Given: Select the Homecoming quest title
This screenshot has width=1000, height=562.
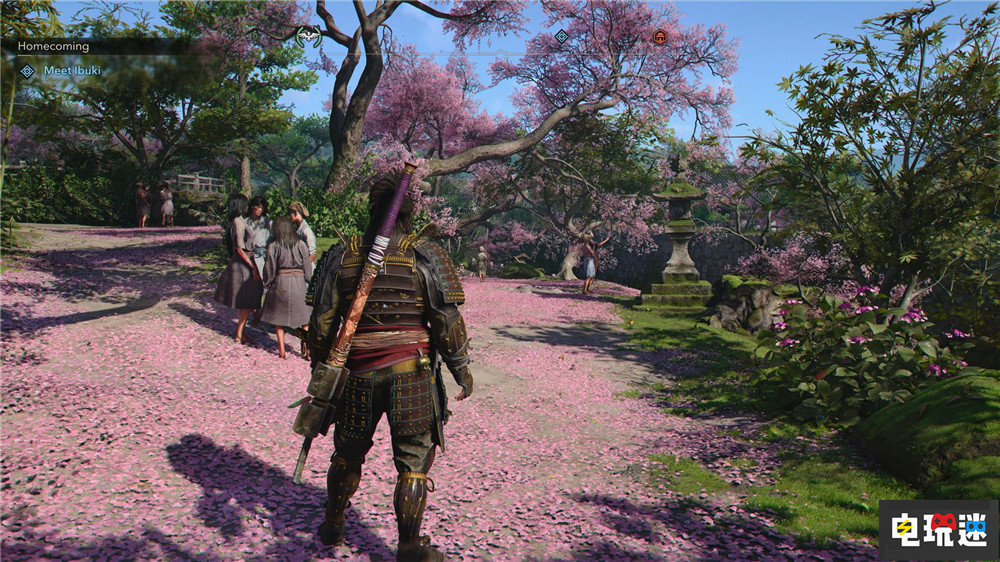Looking at the screenshot, I should pyautogui.click(x=54, y=46).
